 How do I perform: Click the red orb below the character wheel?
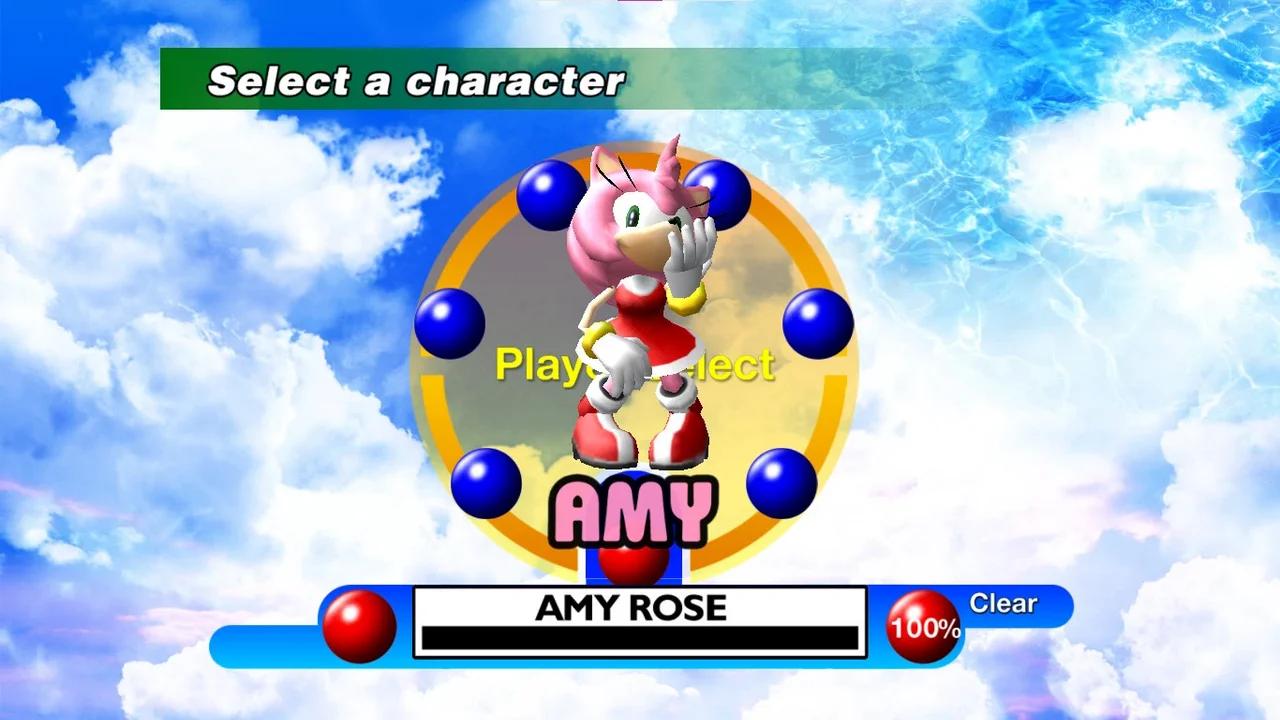pyautogui.click(x=632, y=566)
